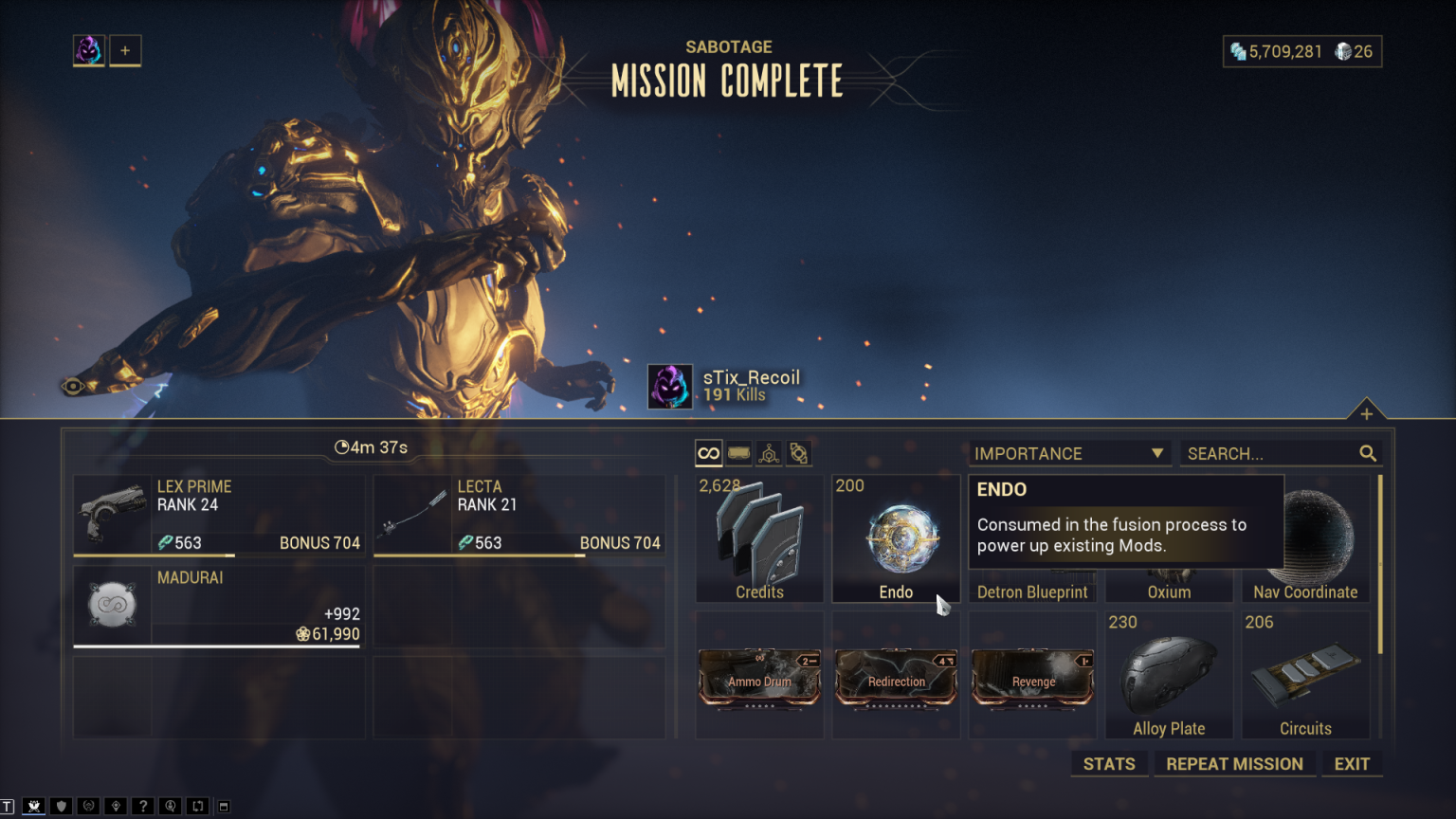Filter rewards by resources using the molecule icon
Image resolution: width=1456 pixels, height=819 pixels.
point(769,453)
